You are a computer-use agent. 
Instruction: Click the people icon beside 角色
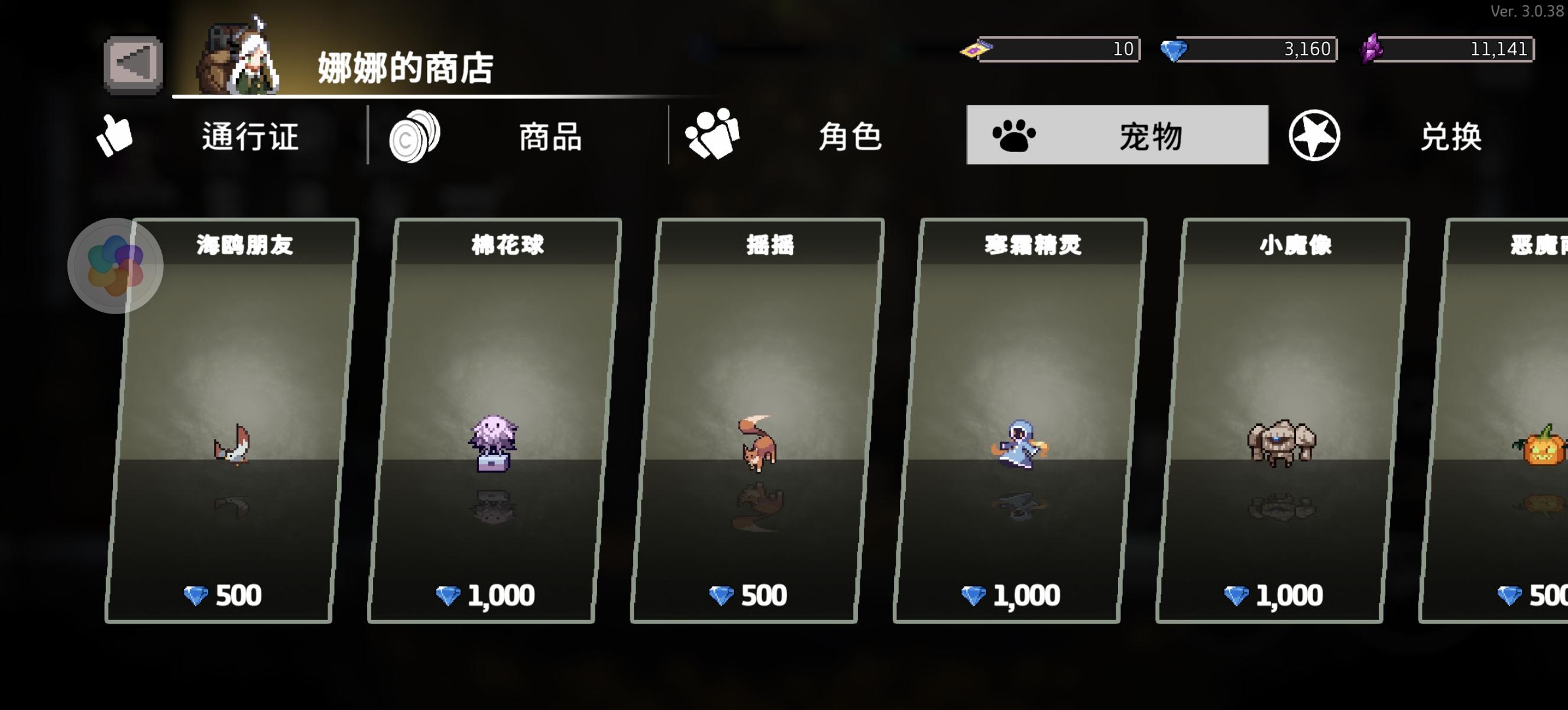[x=713, y=135]
